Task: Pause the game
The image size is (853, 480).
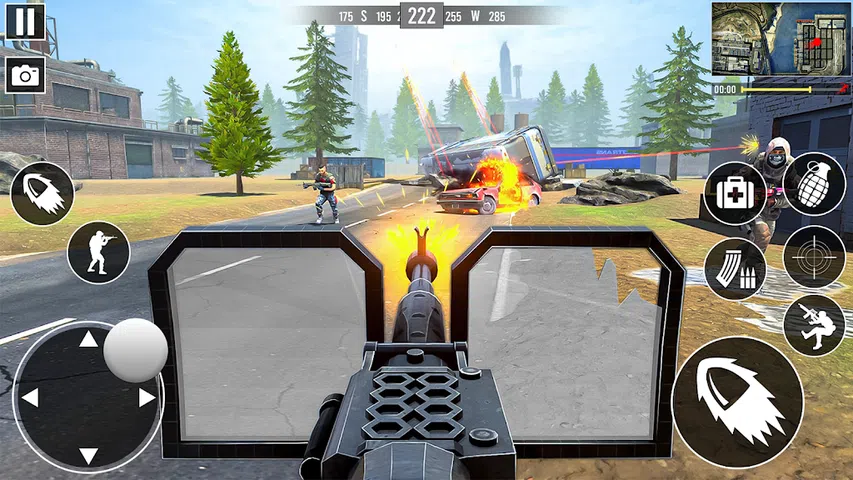Action: coord(25,21)
